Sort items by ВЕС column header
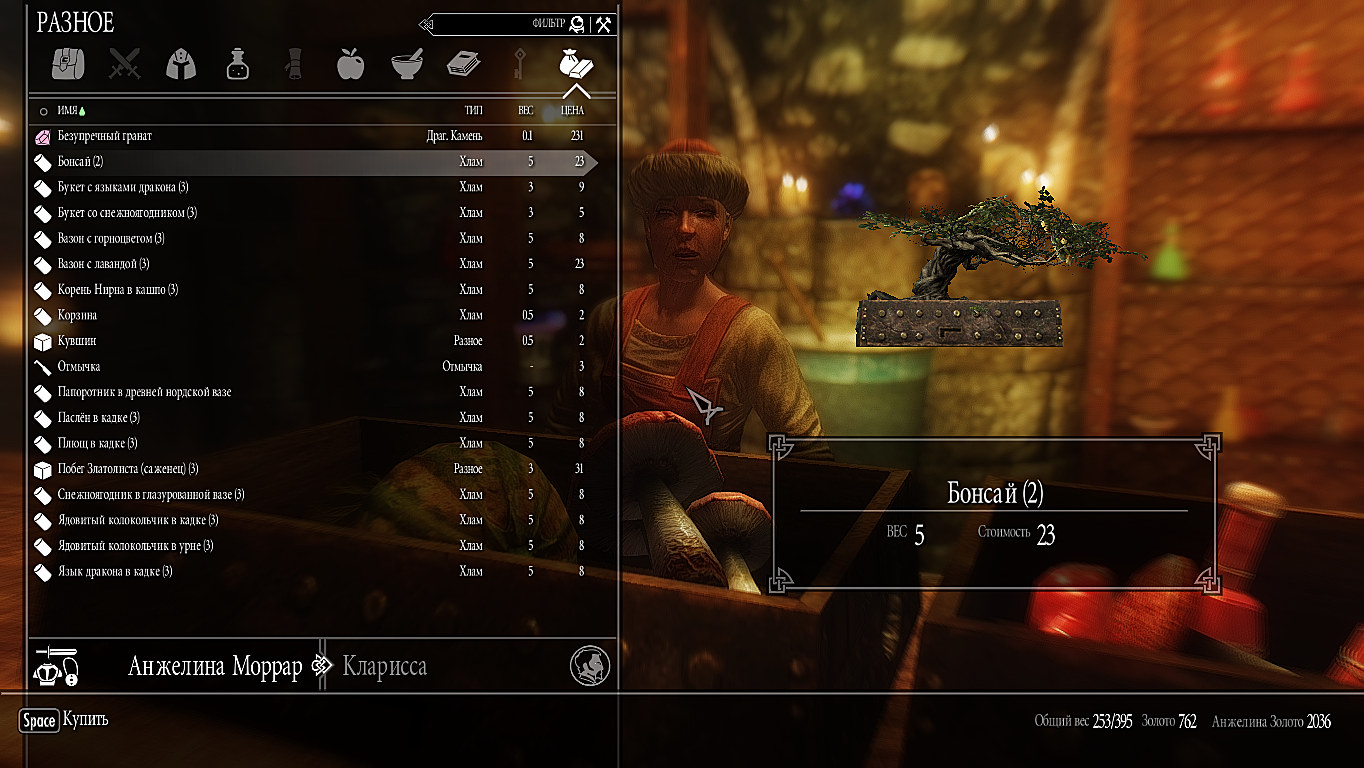Viewport: 1364px width, 768px height. [525, 111]
